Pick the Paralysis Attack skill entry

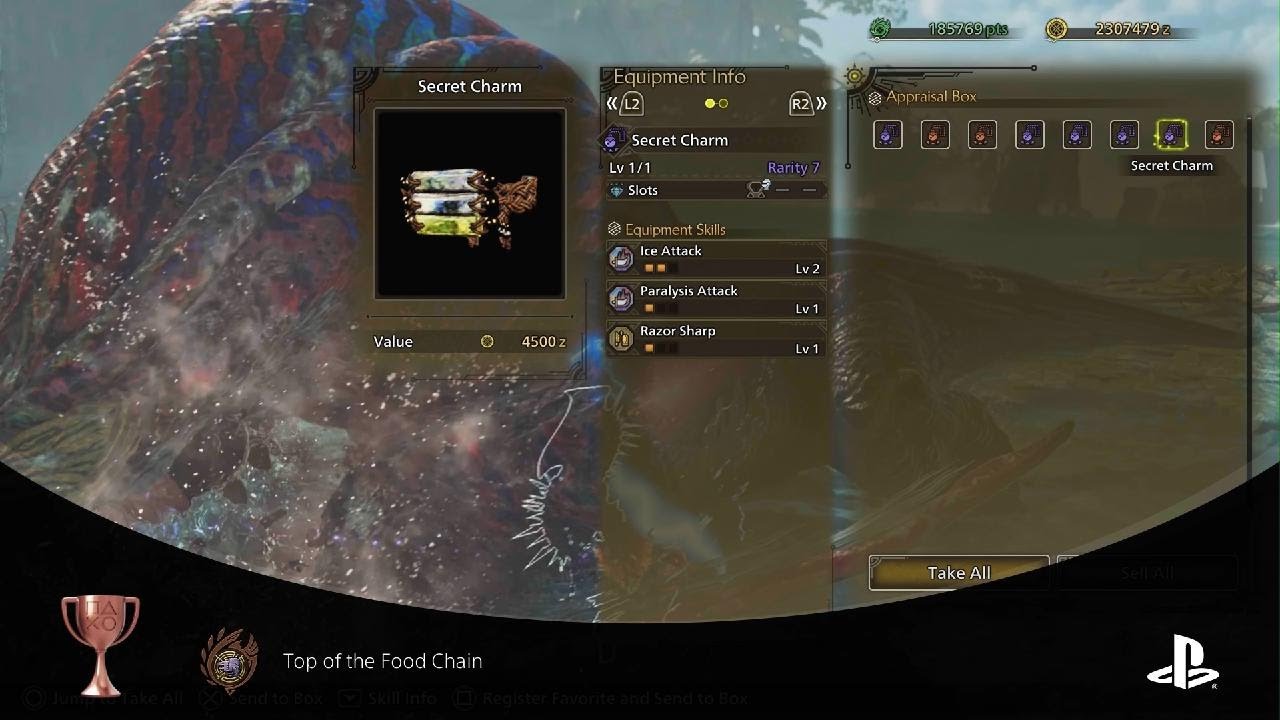pos(716,299)
